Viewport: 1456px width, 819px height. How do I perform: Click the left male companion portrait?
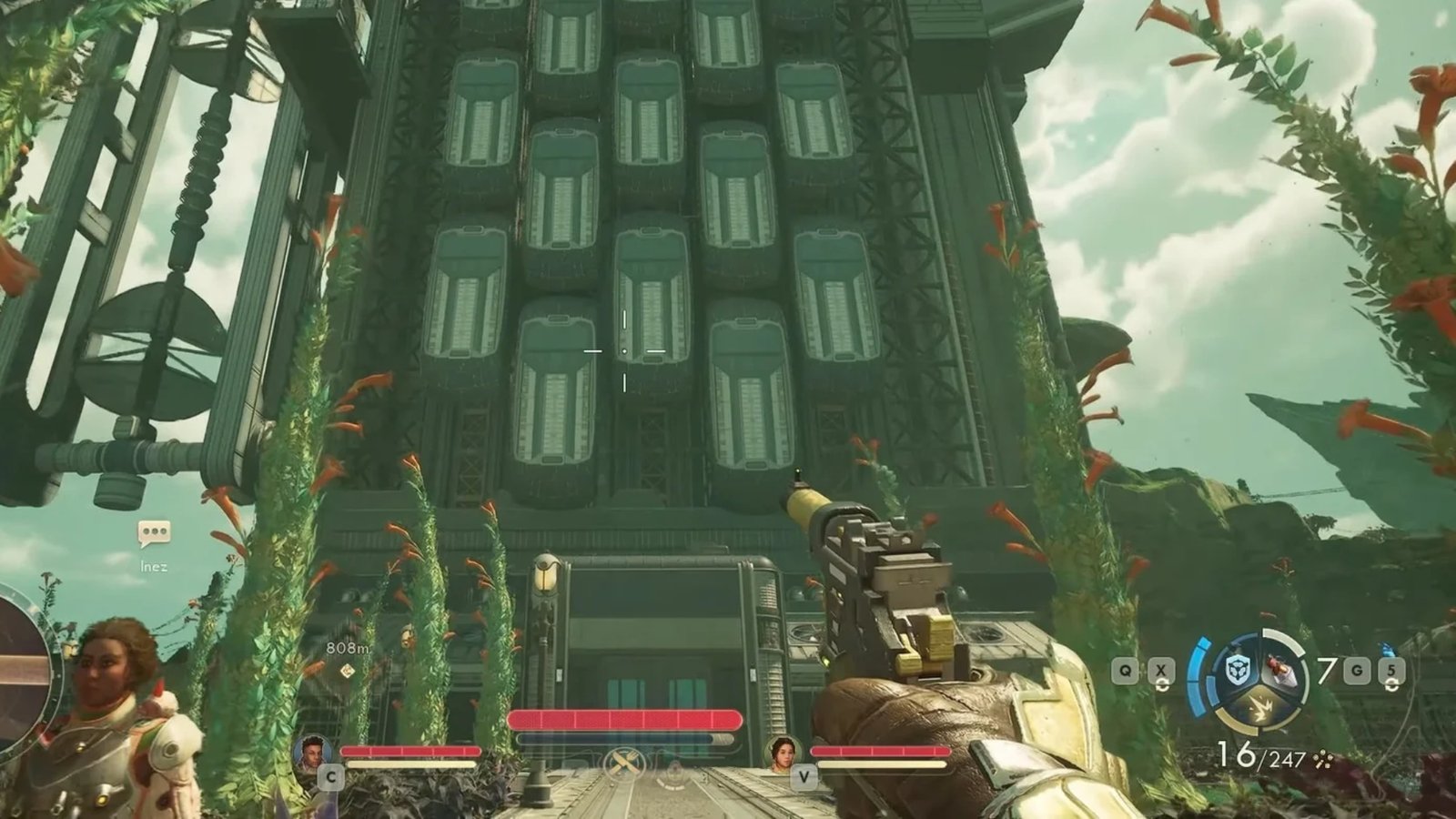tap(312, 753)
